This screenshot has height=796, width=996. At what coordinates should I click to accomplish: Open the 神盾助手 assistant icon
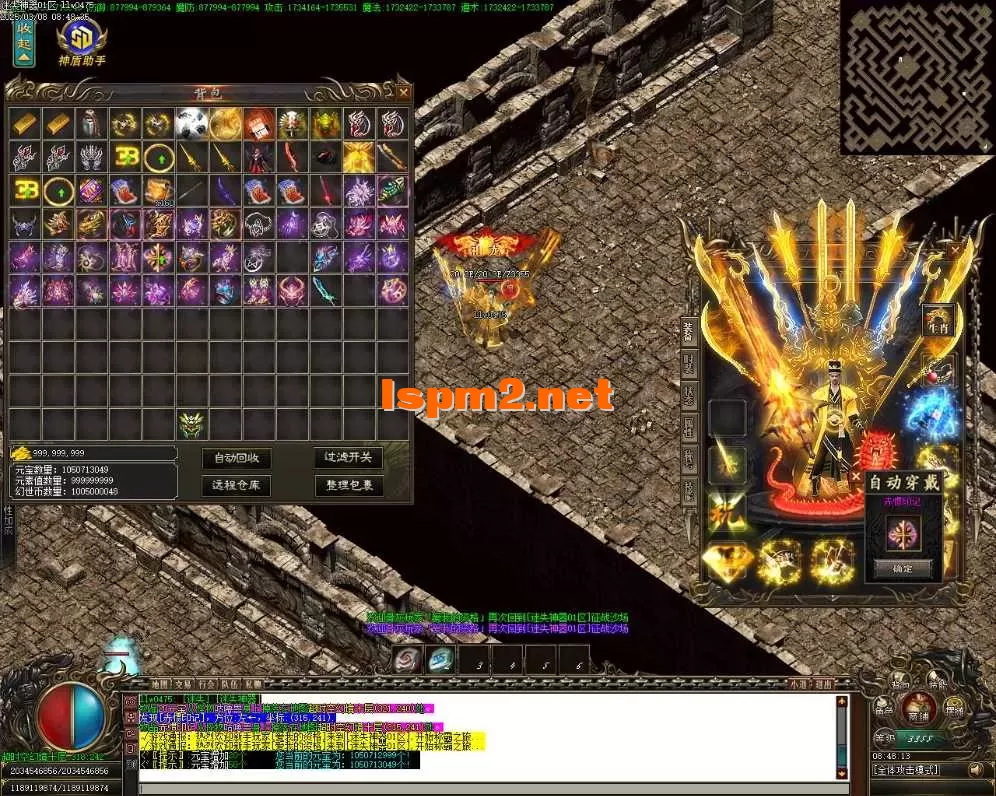tap(82, 40)
